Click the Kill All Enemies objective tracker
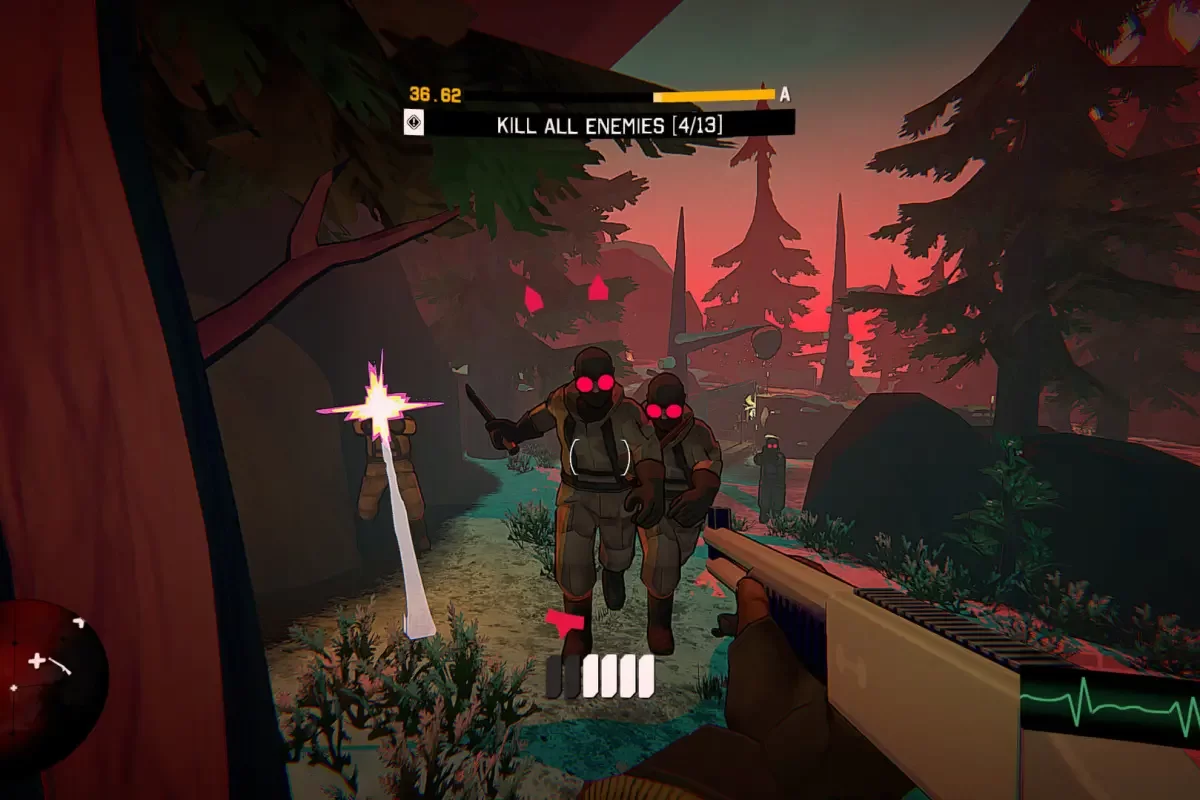This screenshot has width=1200, height=800. tap(610, 125)
